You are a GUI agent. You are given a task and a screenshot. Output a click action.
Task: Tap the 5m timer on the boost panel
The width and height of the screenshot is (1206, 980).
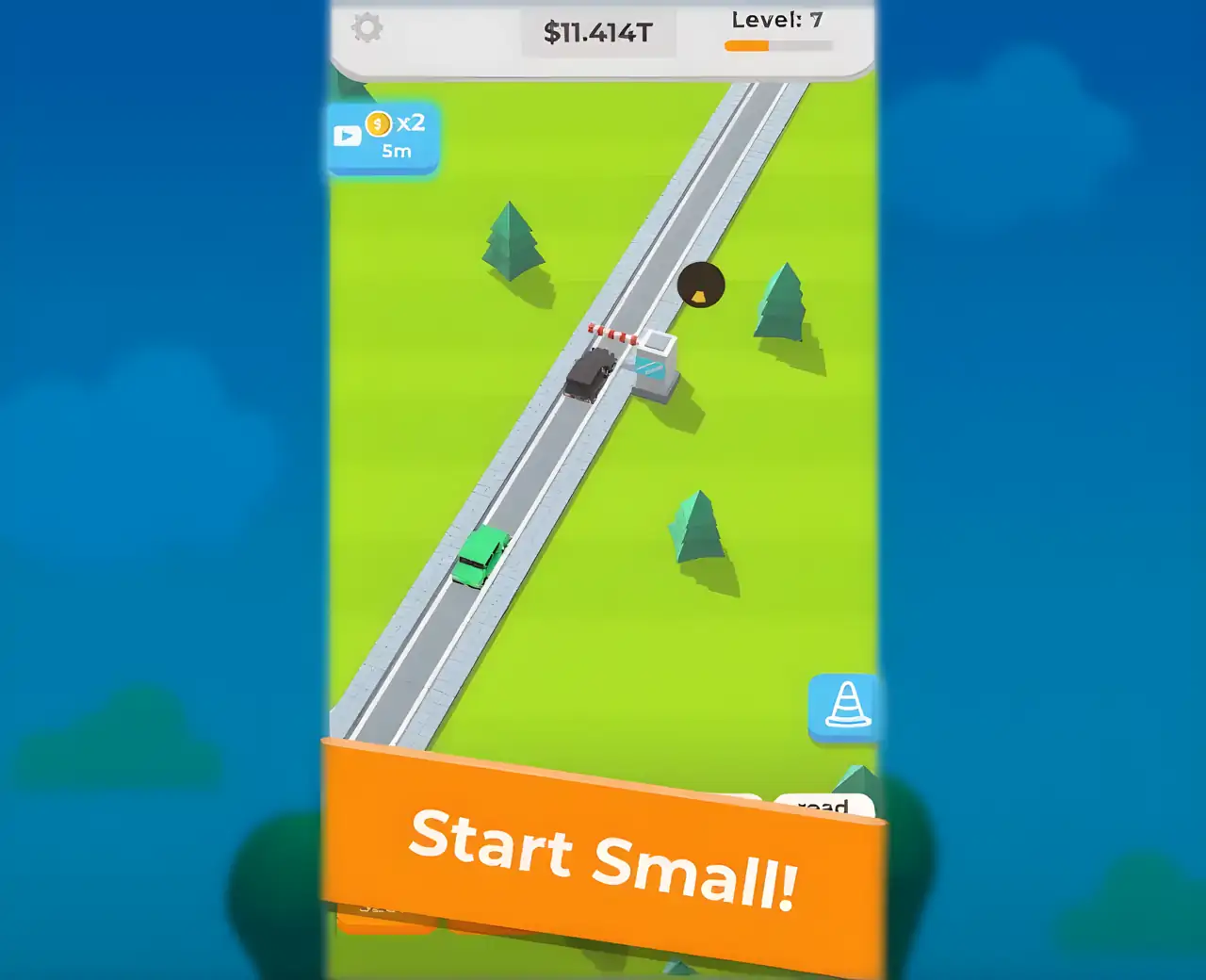point(395,149)
